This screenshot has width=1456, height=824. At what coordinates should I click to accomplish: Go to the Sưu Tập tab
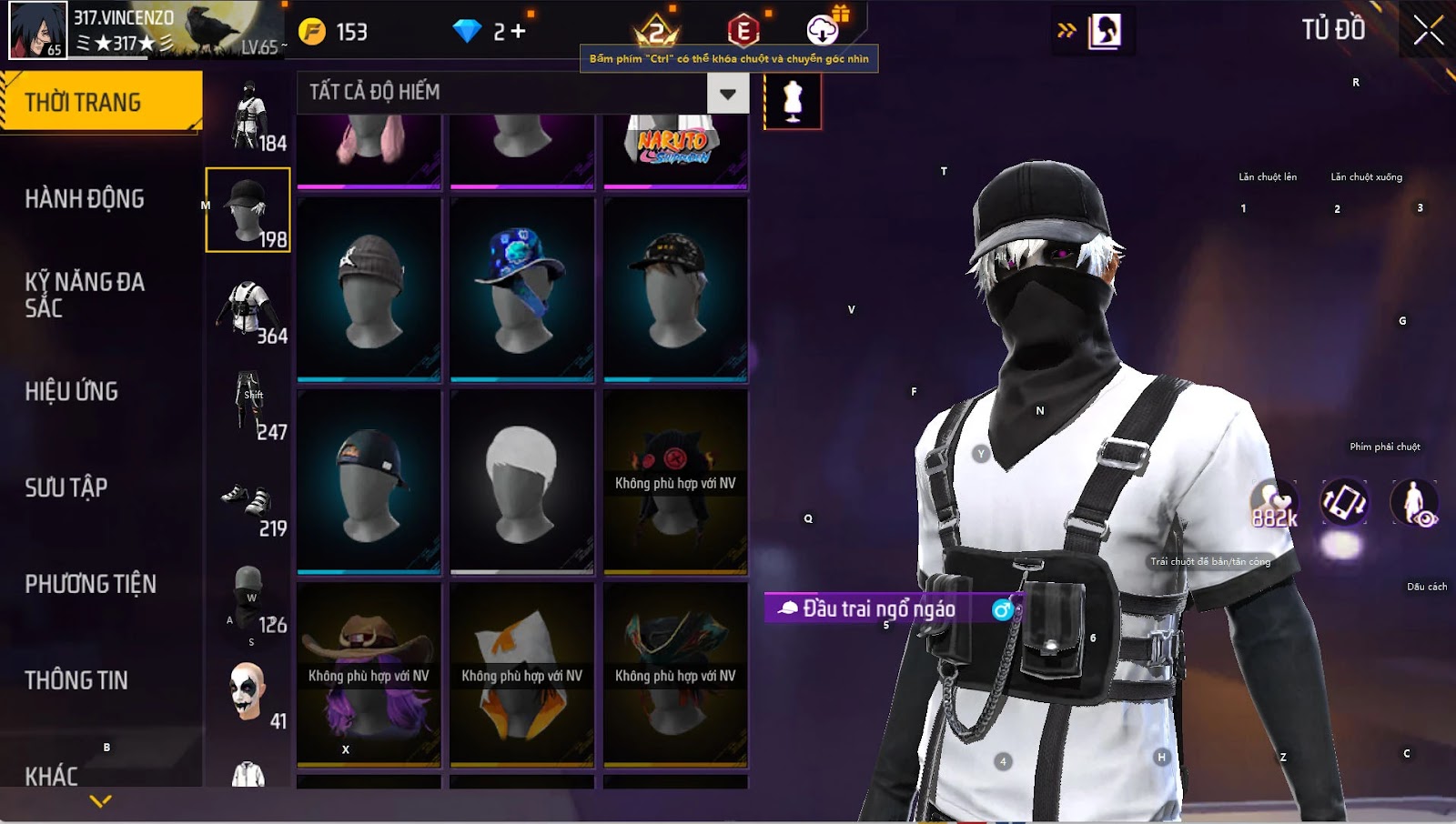(x=66, y=487)
